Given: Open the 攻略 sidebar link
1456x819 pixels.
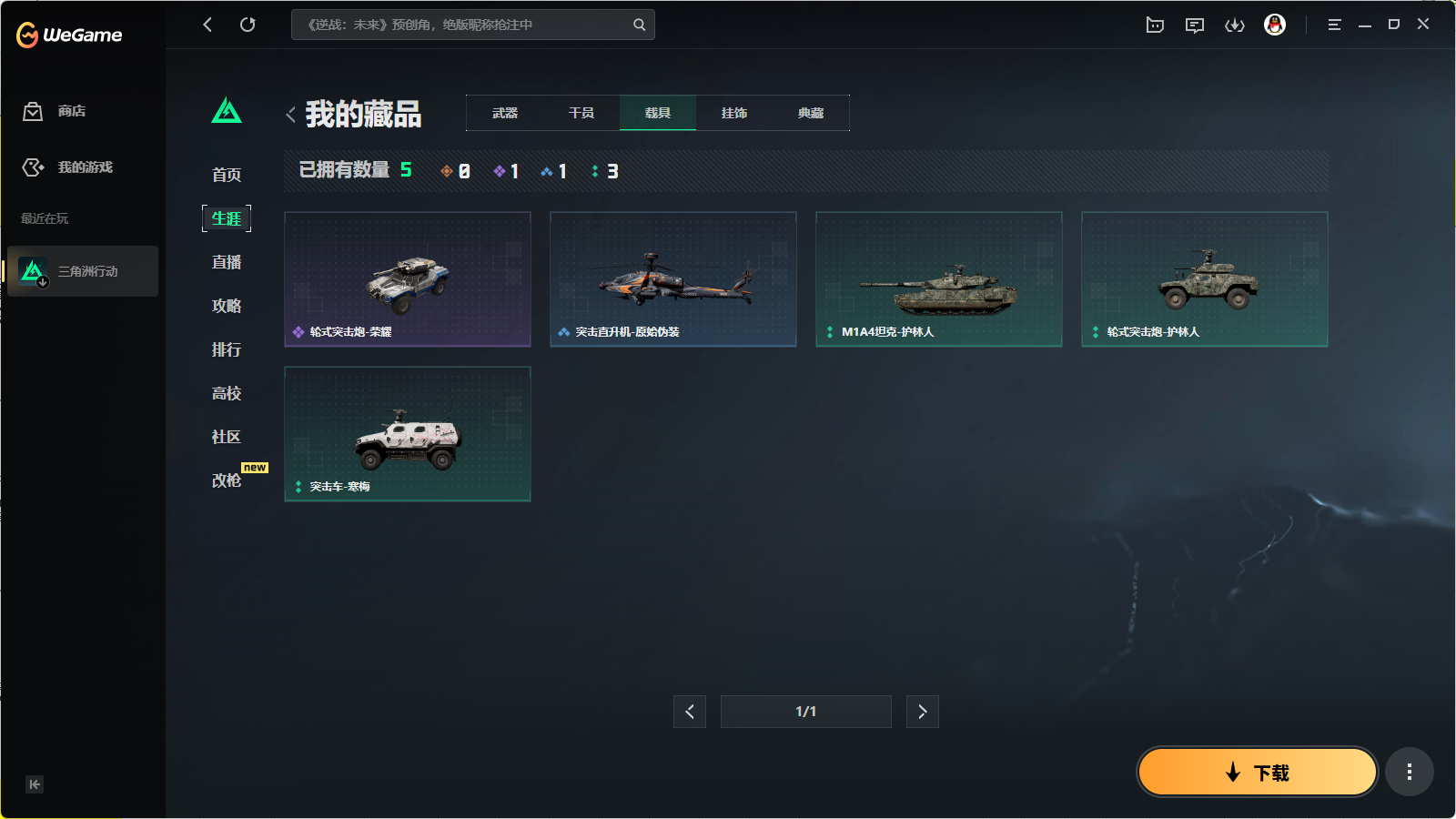Looking at the screenshot, I should (226, 306).
